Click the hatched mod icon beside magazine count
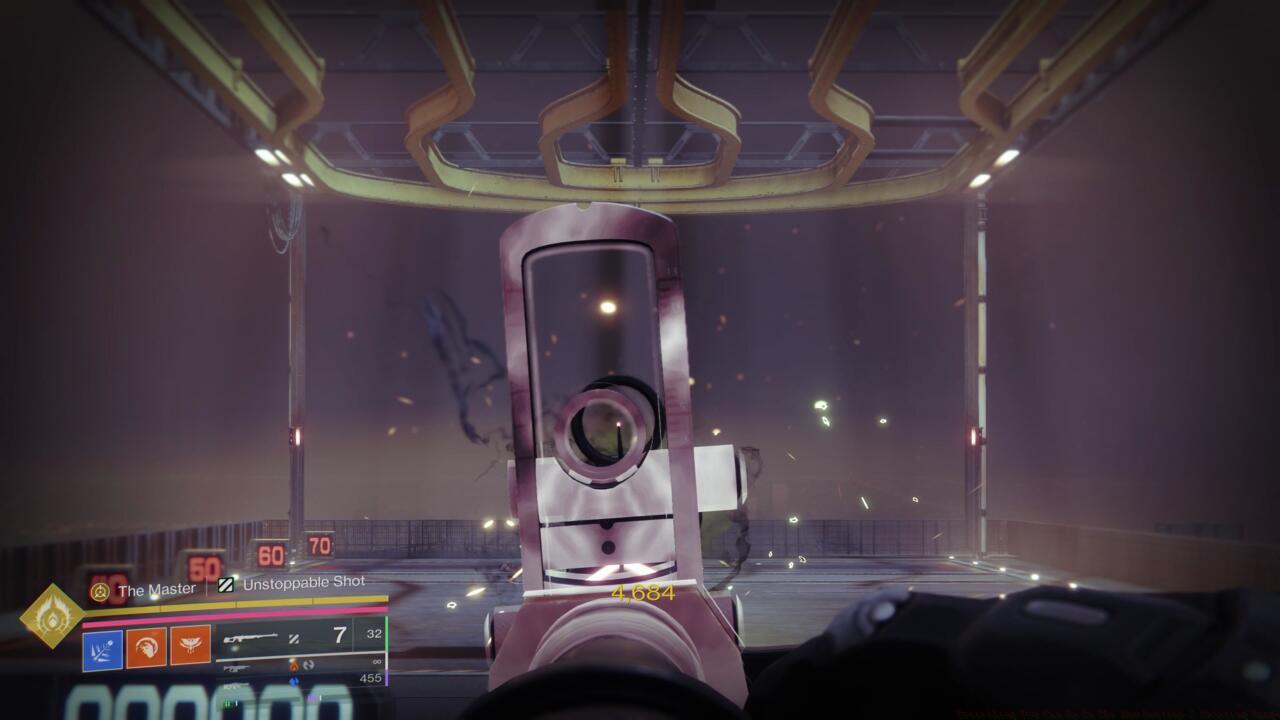 tap(295, 640)
